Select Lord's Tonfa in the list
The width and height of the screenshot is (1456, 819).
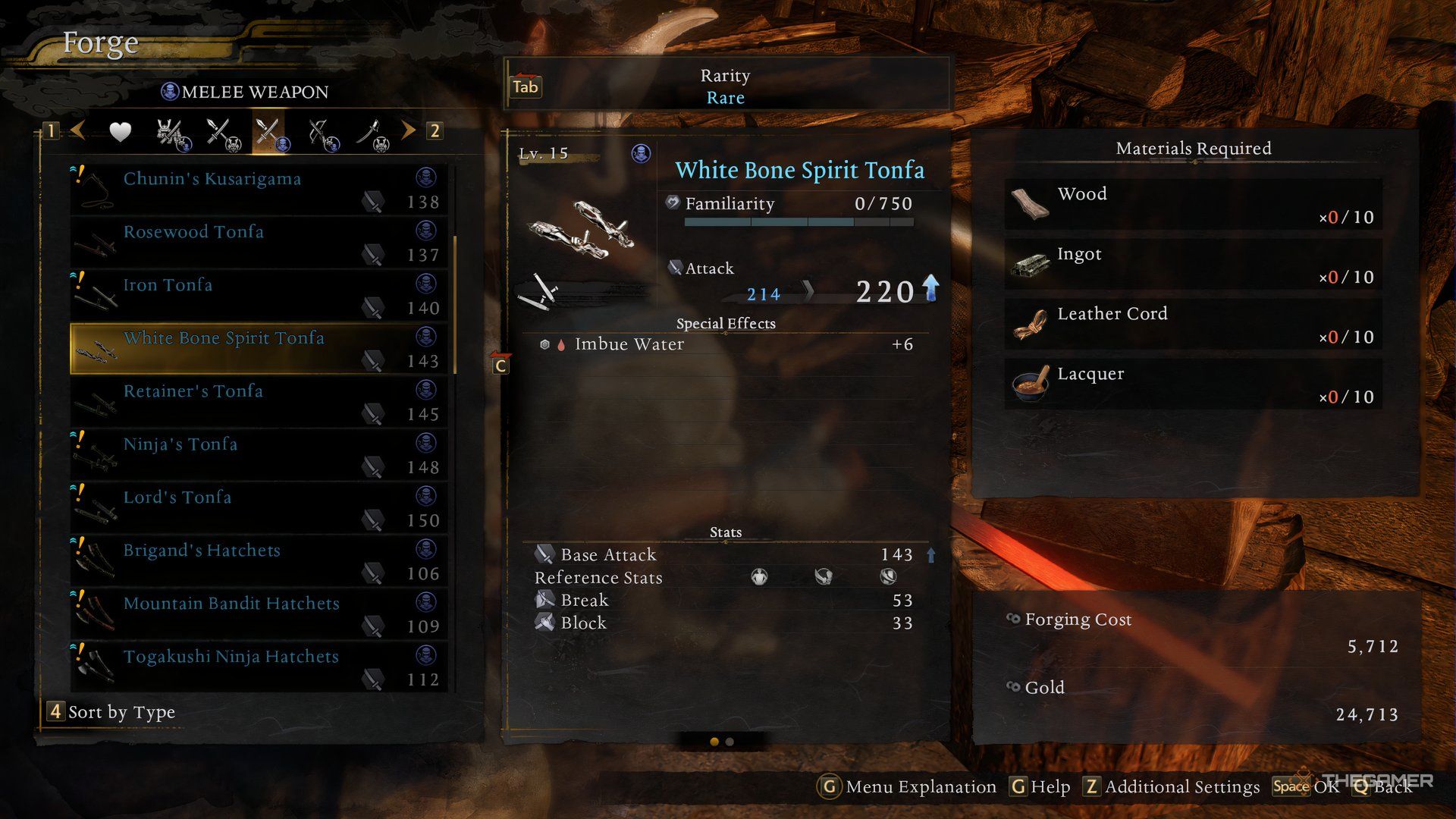click(258, 507)
